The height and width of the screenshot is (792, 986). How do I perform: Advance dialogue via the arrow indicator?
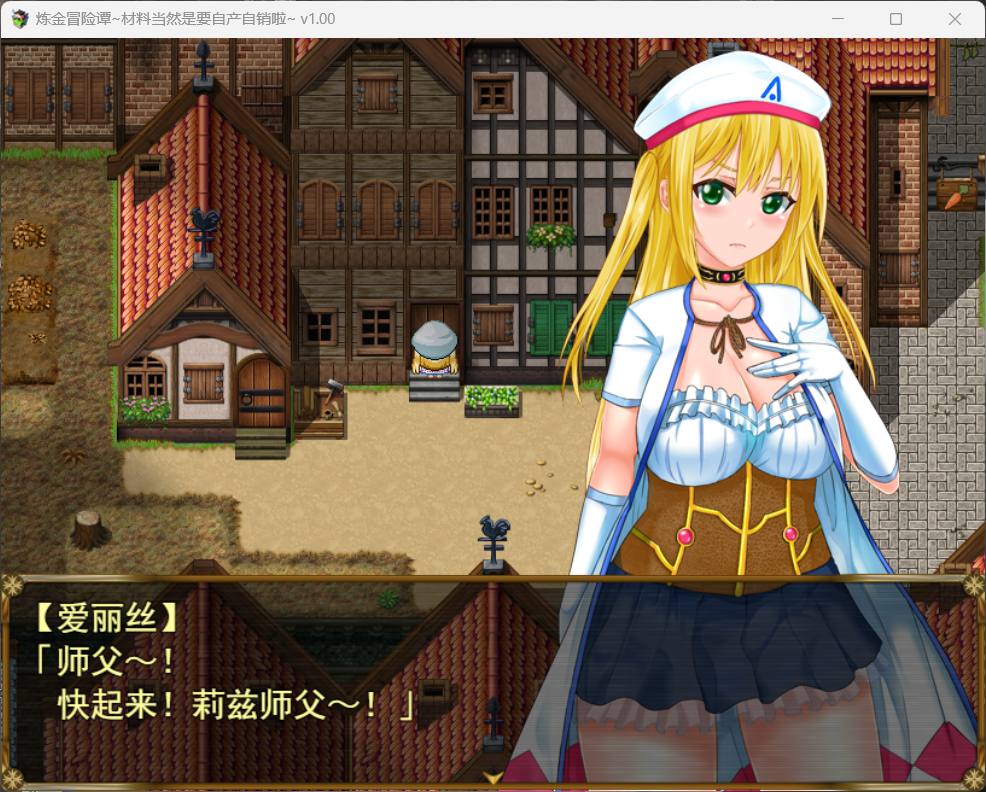pos(493,777)
